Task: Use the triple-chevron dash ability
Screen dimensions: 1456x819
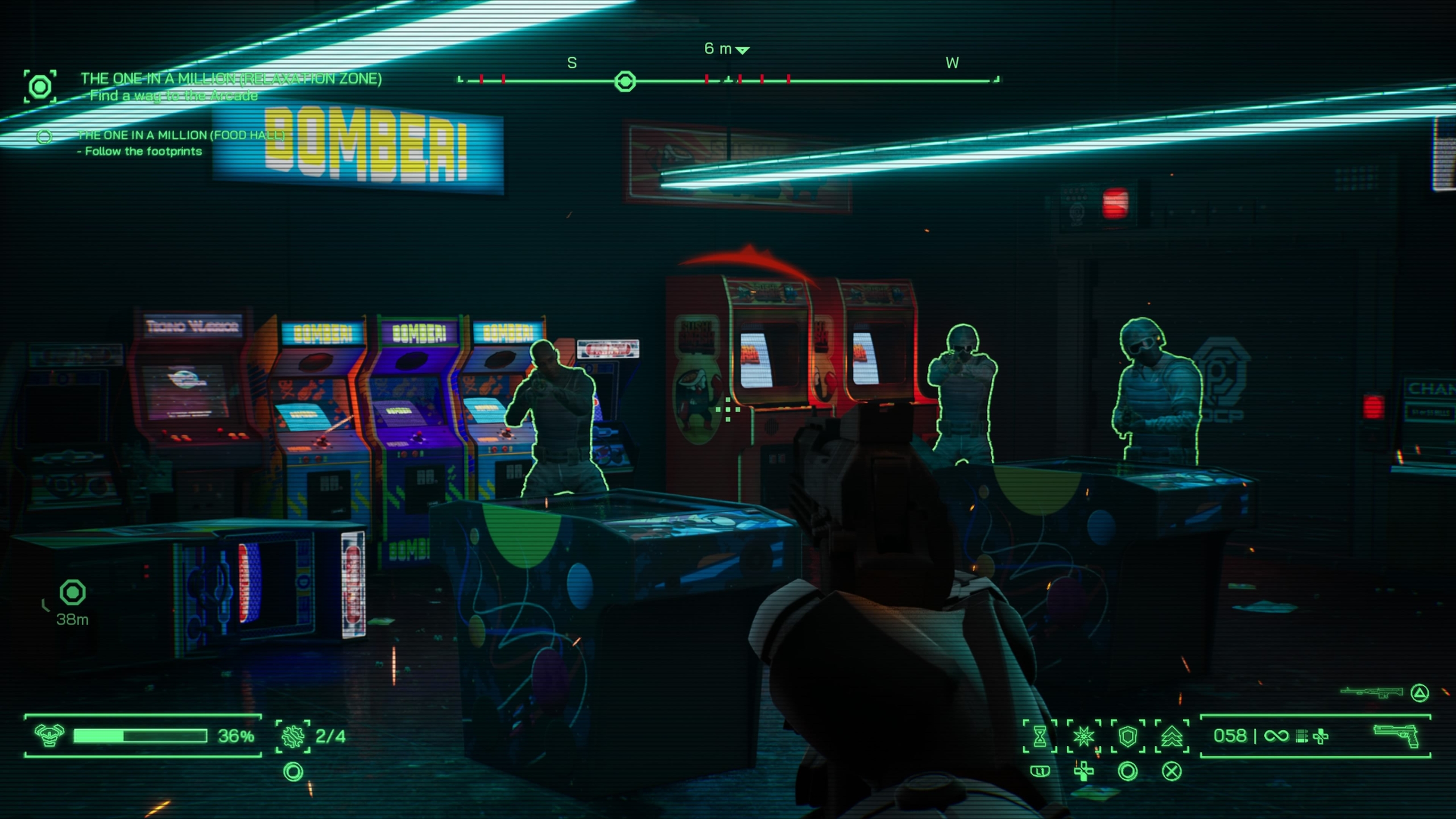Action: (1172, 737)
